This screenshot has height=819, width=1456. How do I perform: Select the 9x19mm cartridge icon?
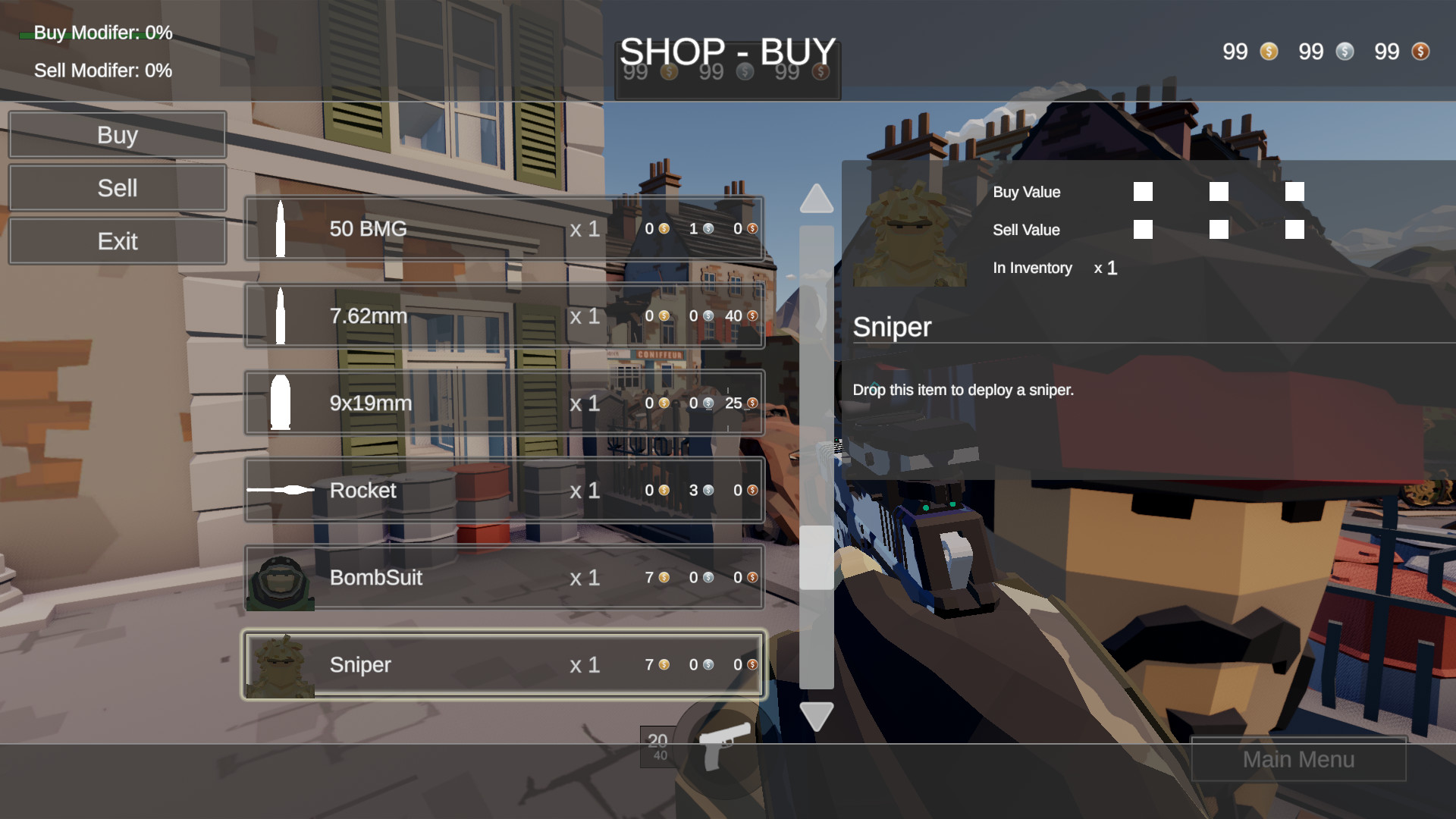279,403
